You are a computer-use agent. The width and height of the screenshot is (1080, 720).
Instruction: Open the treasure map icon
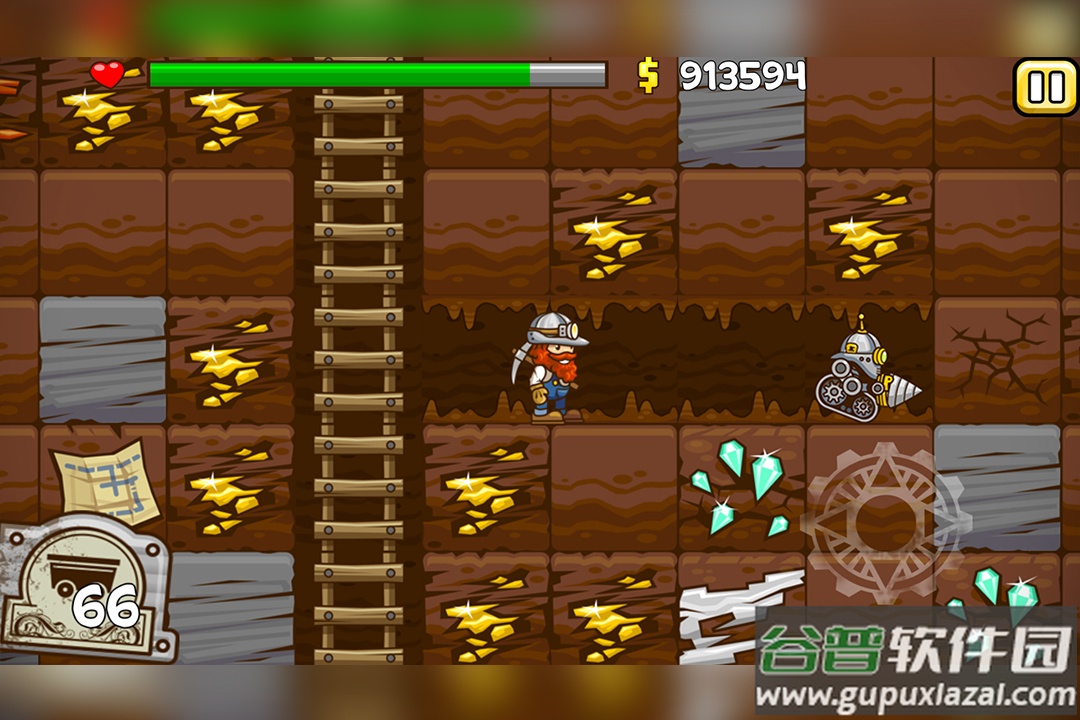tap(107, 481)
